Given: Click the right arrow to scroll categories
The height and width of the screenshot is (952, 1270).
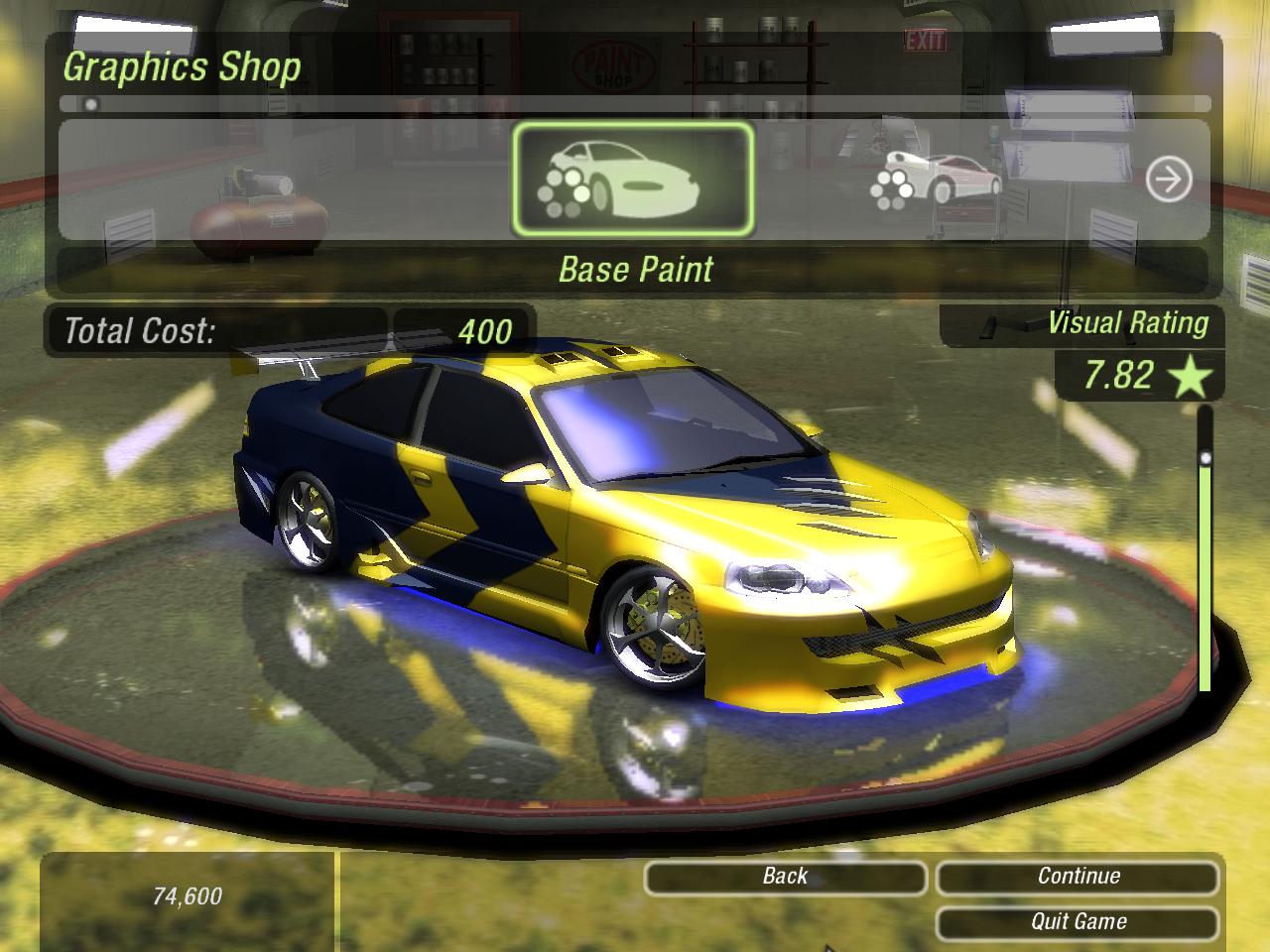Looking at the screenshot, I should 1168,180.
